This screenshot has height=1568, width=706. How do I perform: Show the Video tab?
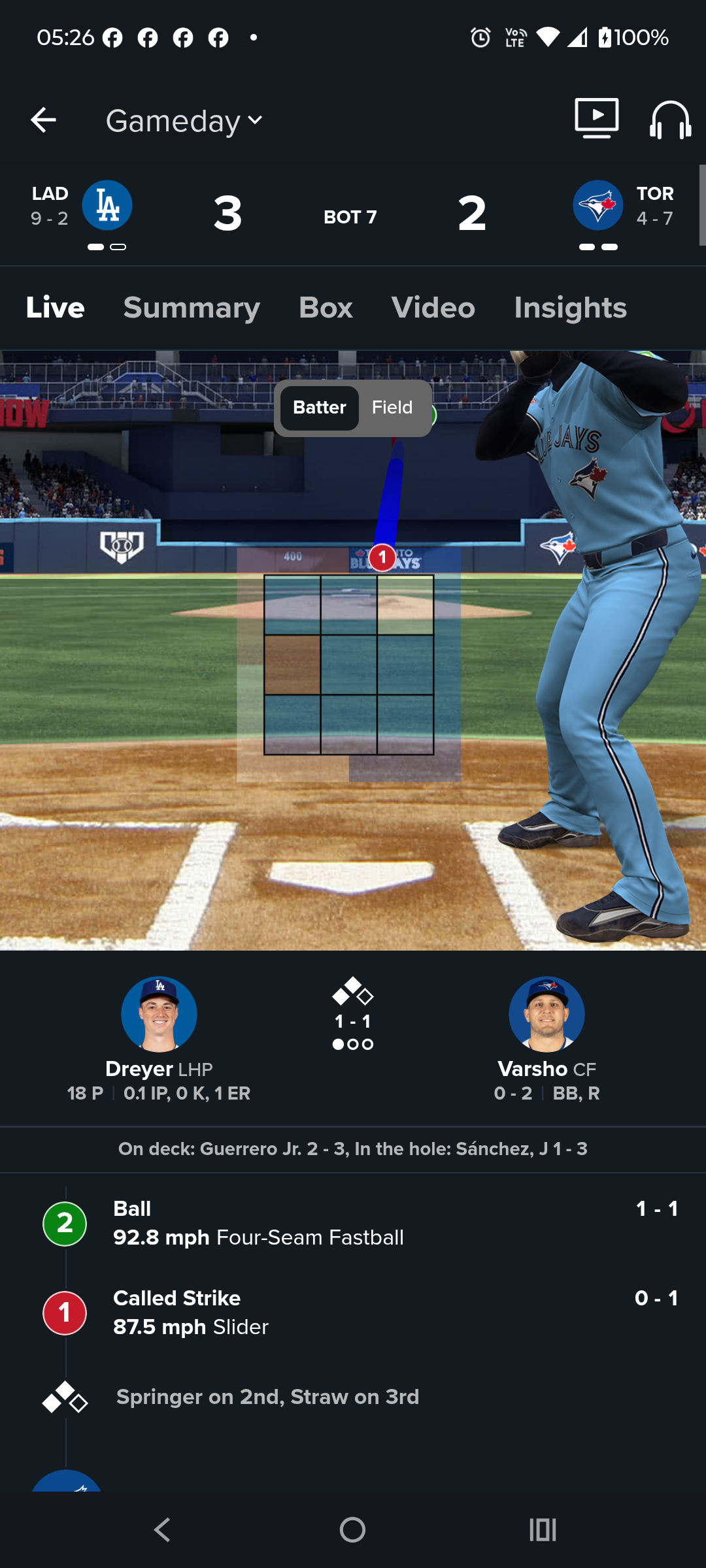(433, 308)
